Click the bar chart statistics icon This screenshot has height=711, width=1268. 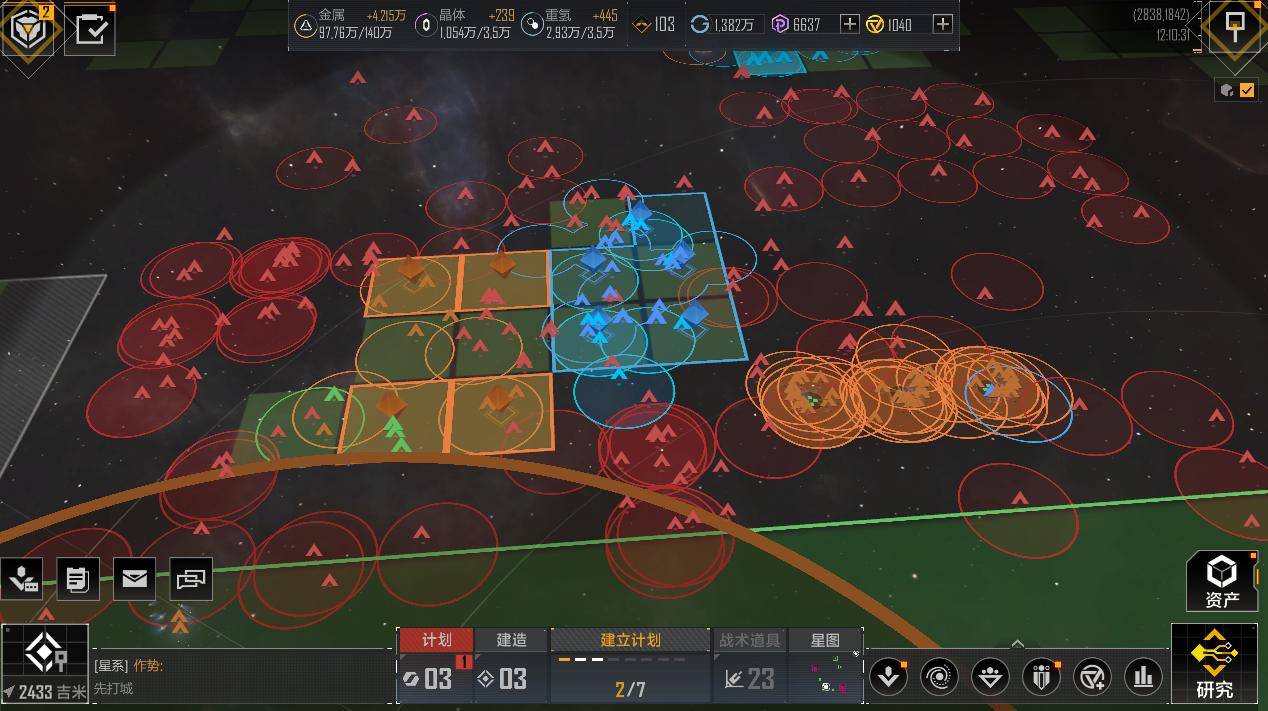pos(1143,677)
